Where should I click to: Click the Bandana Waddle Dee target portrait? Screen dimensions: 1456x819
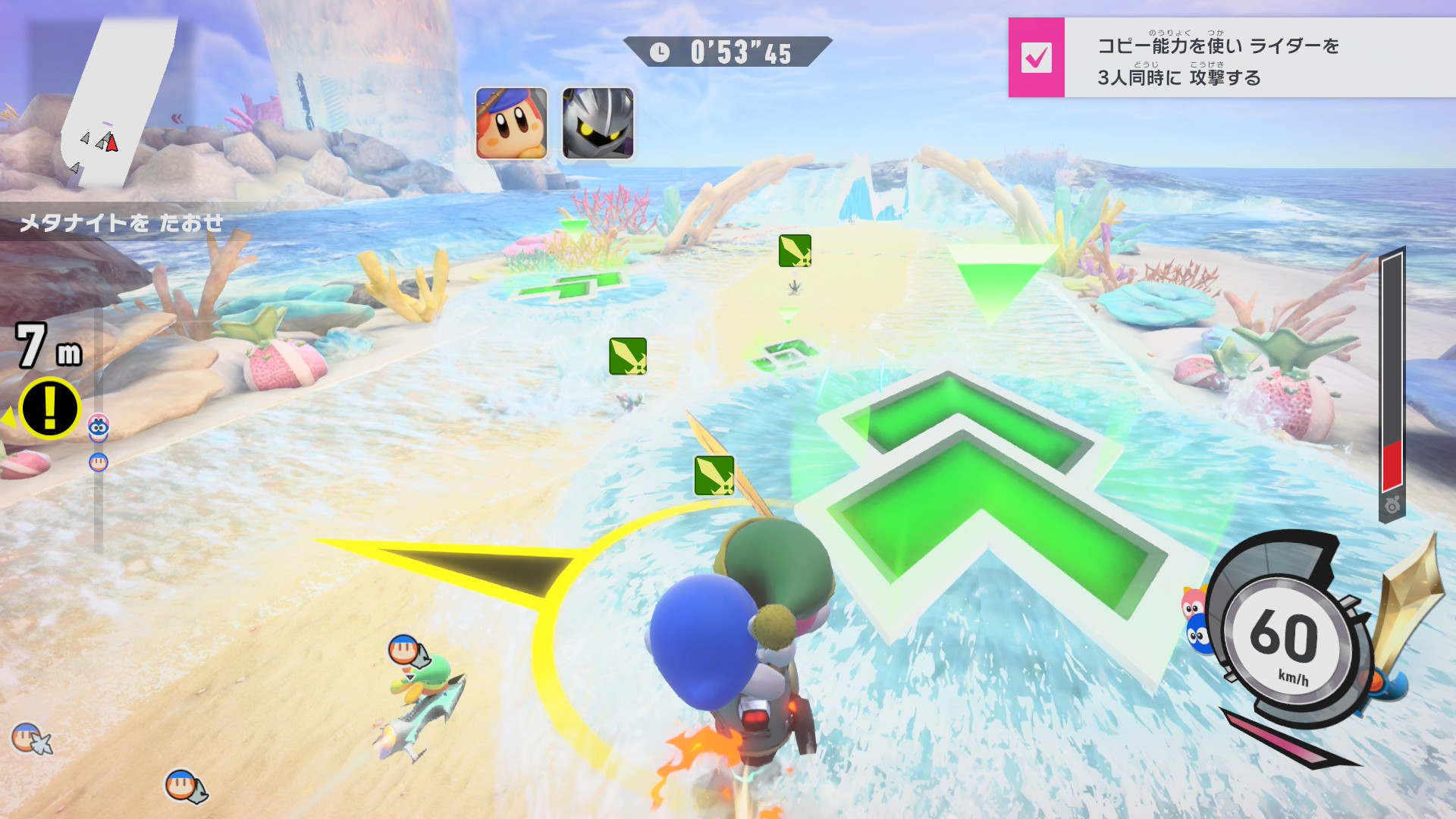pos(511,123)
